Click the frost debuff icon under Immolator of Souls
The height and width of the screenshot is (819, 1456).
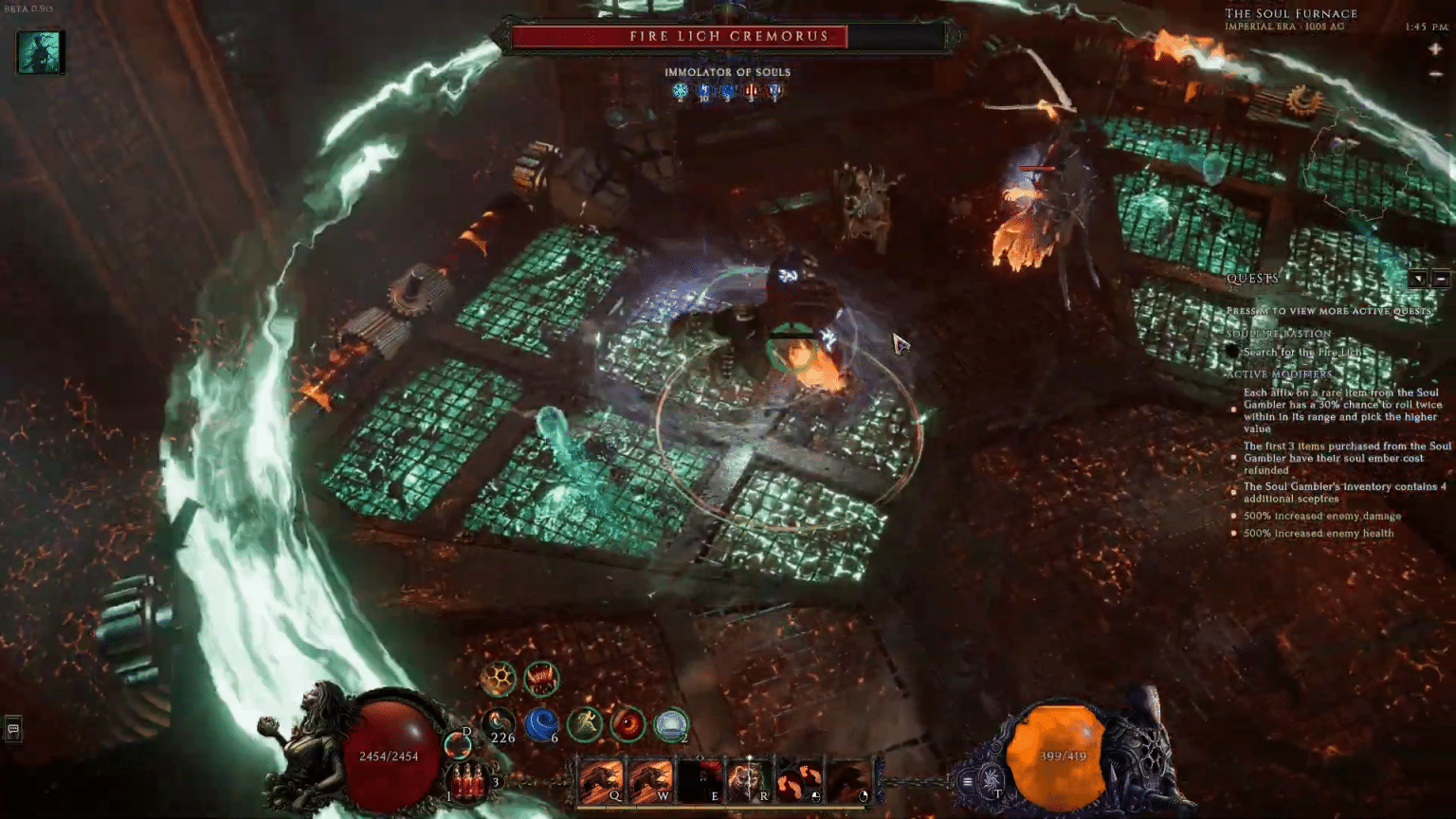click(679, 92)
